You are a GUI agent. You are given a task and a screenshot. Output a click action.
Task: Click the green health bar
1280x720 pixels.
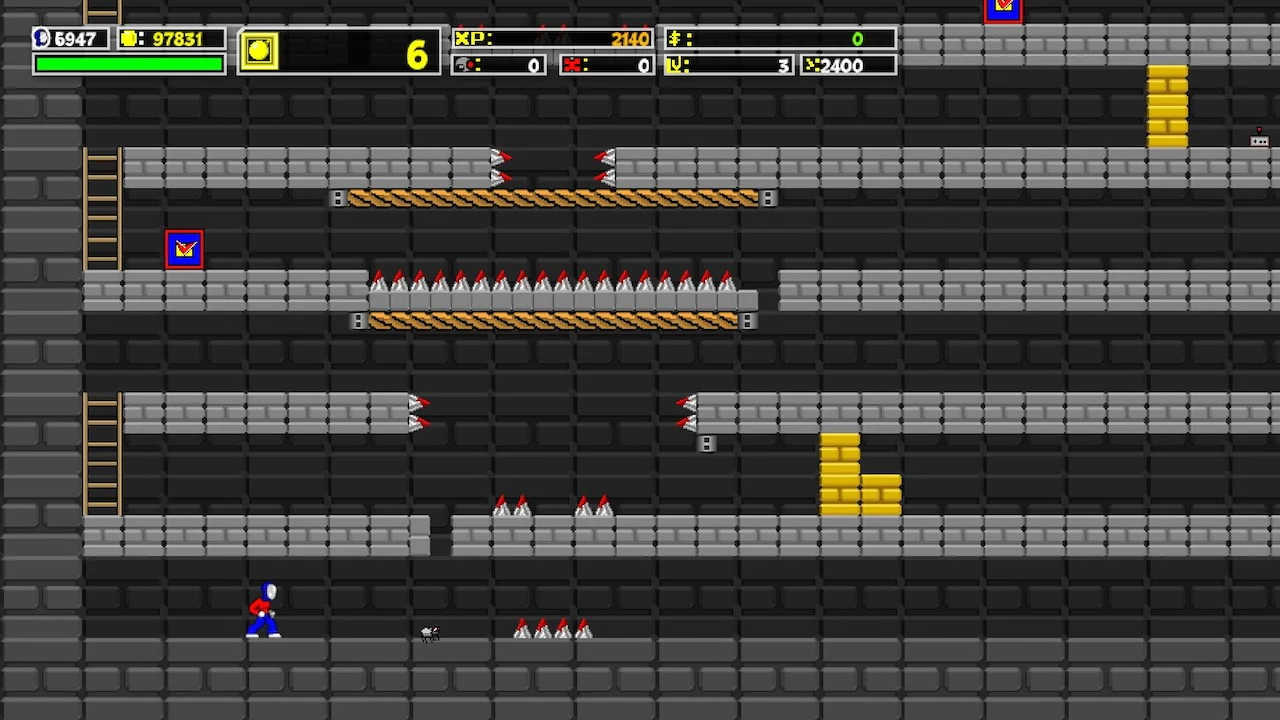[128, 63]
